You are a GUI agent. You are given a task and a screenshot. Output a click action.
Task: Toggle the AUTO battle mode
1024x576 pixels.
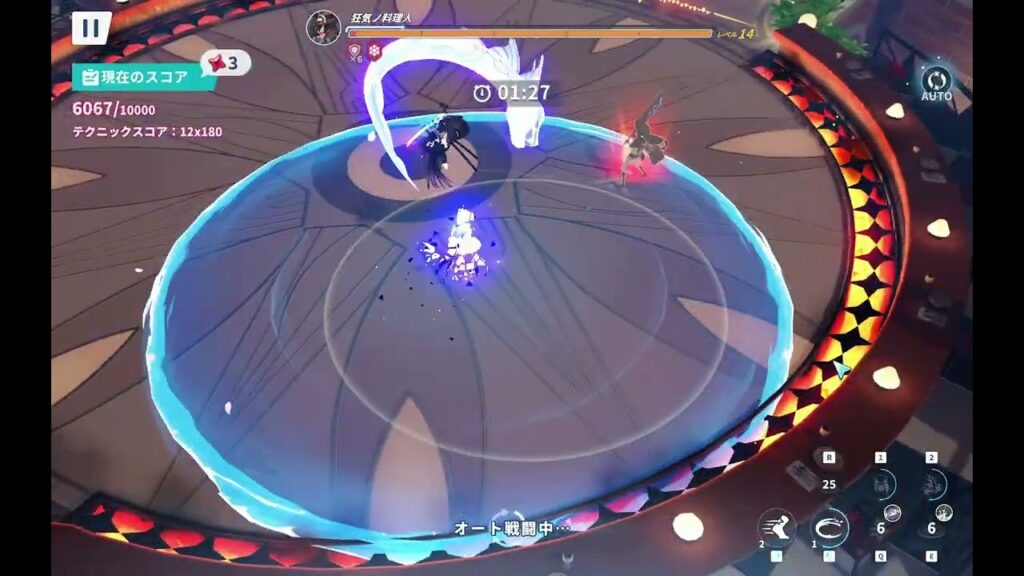tap(937, 81)
